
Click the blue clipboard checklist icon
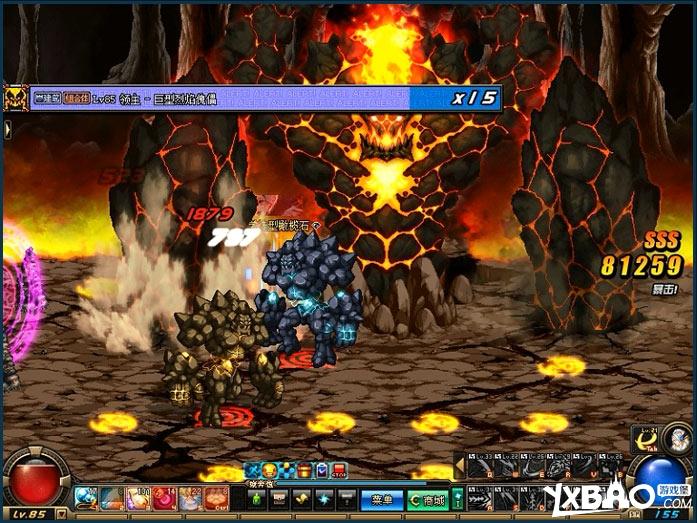tap(322, 469)
